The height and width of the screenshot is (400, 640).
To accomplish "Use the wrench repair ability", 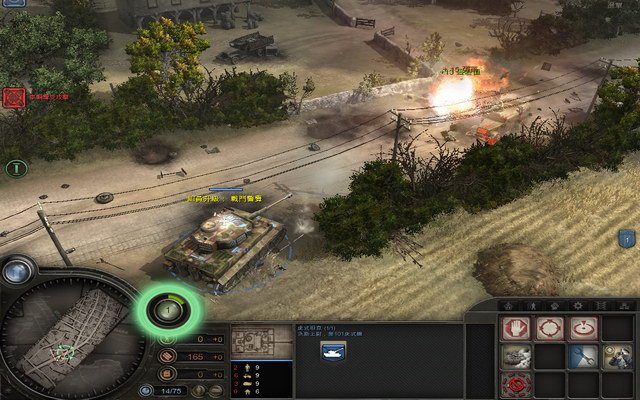I will (582, 356).
